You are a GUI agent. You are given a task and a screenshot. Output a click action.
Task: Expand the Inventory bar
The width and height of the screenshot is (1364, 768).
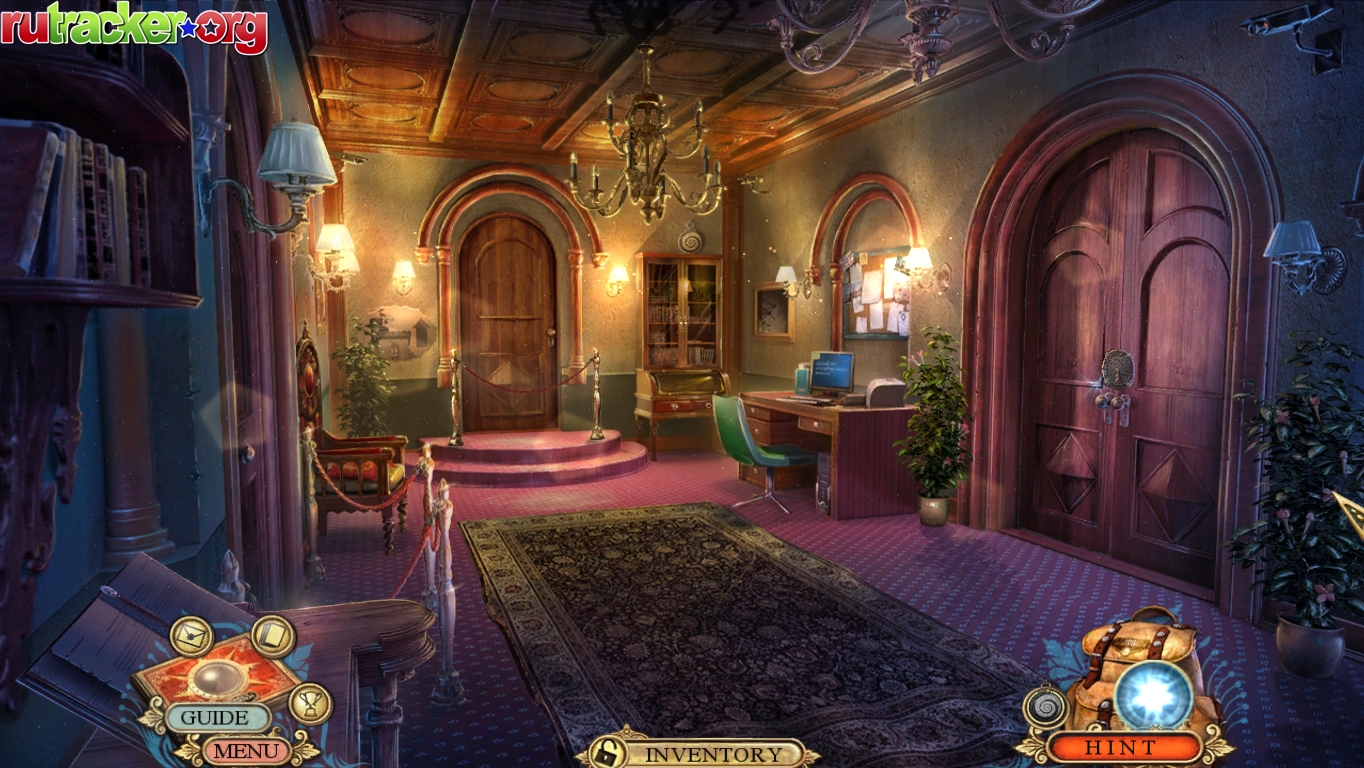(713, 754)
